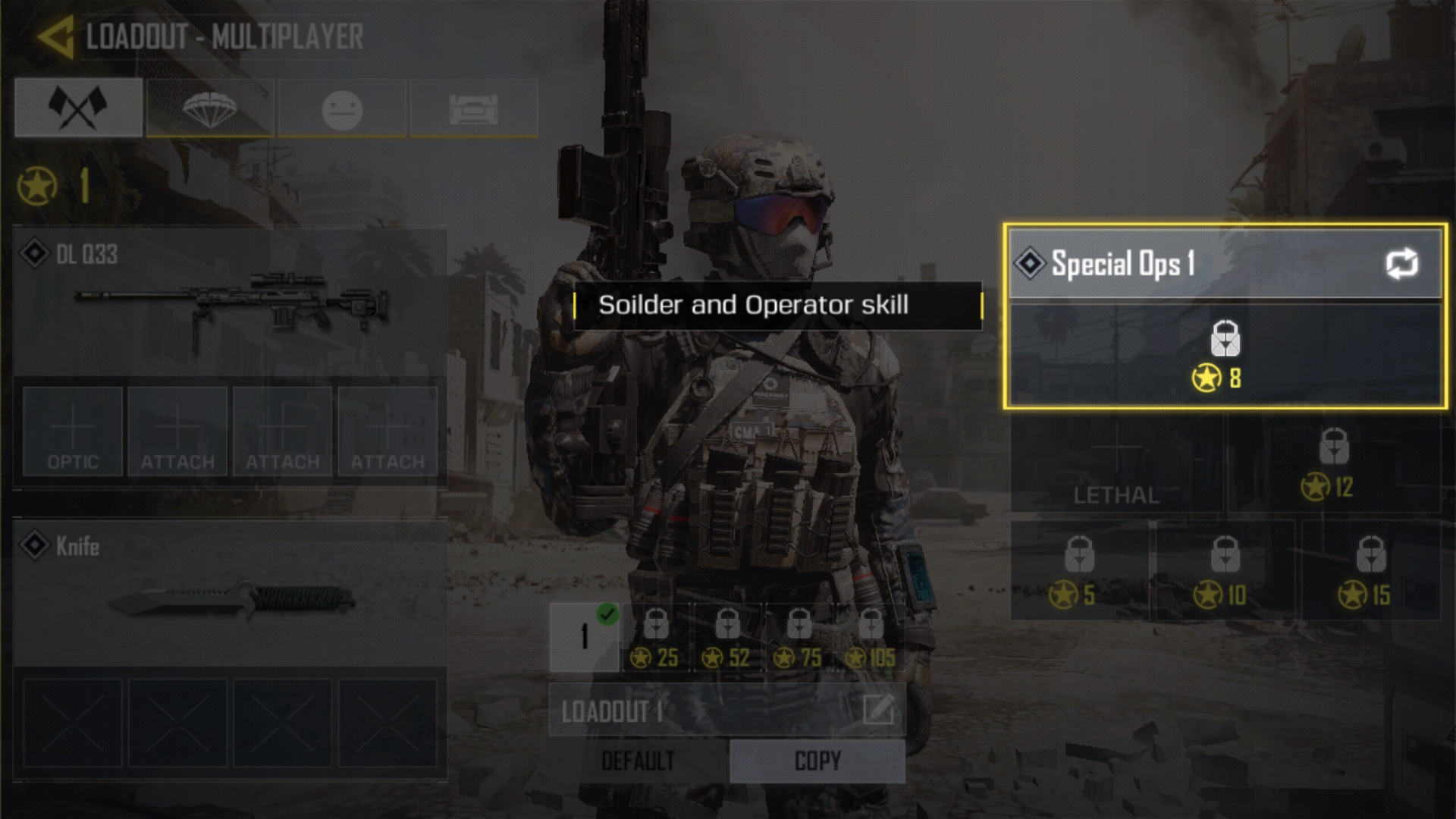Go back using the yellow arrow

[55, 36]
